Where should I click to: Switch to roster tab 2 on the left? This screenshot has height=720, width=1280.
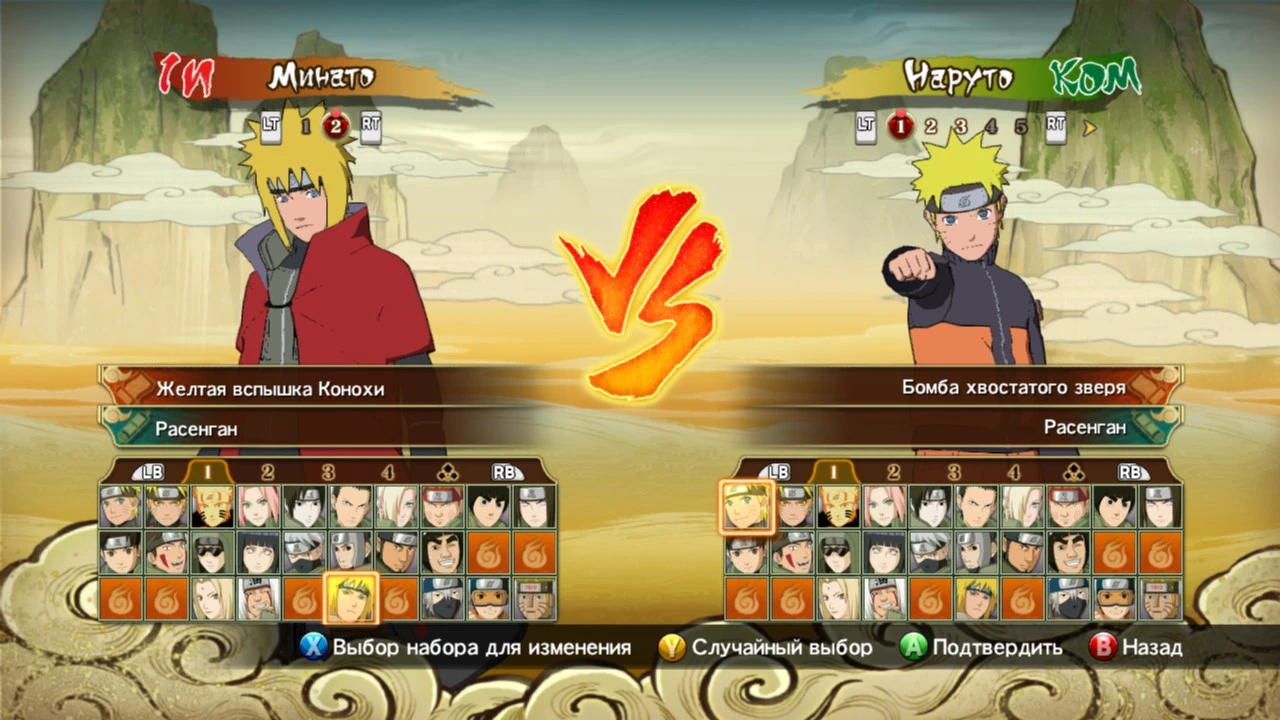266,471
